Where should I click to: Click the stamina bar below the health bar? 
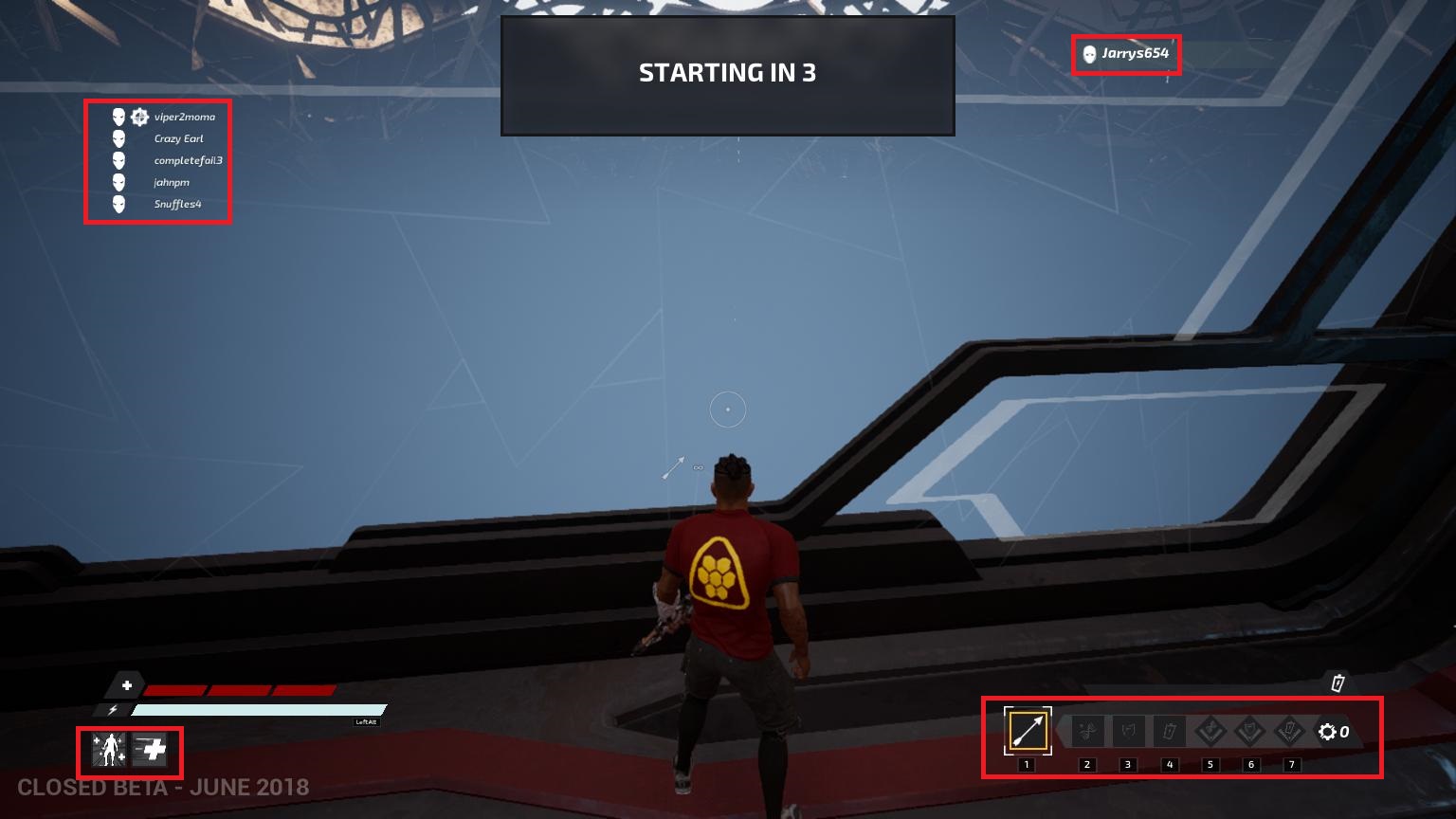point(256,709)
